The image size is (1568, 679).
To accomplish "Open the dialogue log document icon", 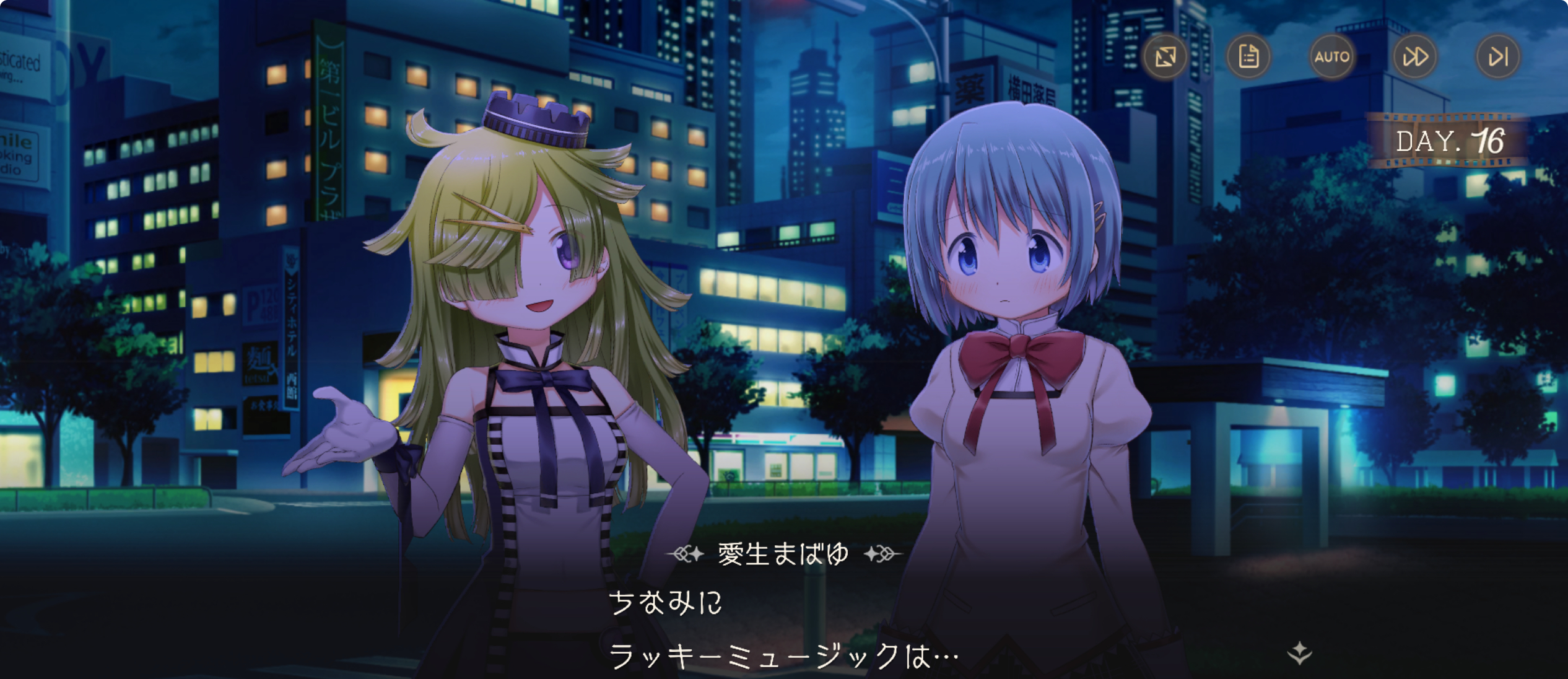I will (1248, 57).
